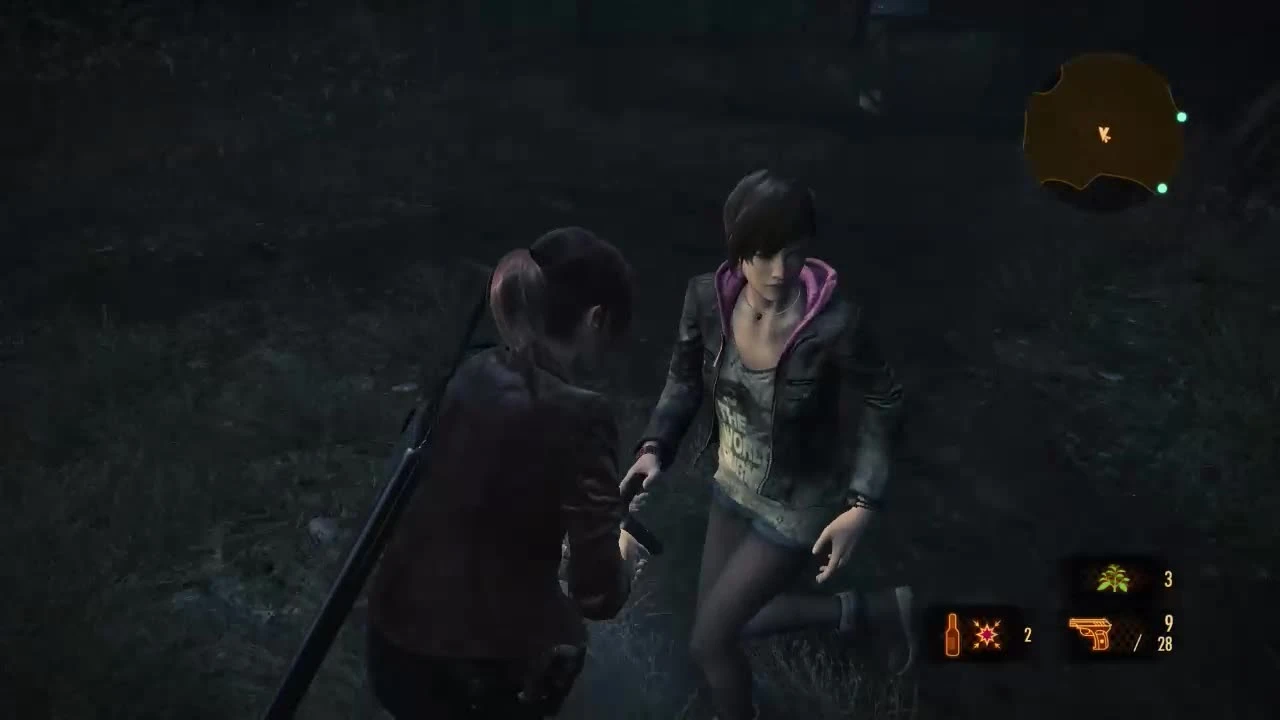This screenshot has height=720, width=1280.
Task: Select the firecracker sub-weapon icon
Action: [986, 632]
